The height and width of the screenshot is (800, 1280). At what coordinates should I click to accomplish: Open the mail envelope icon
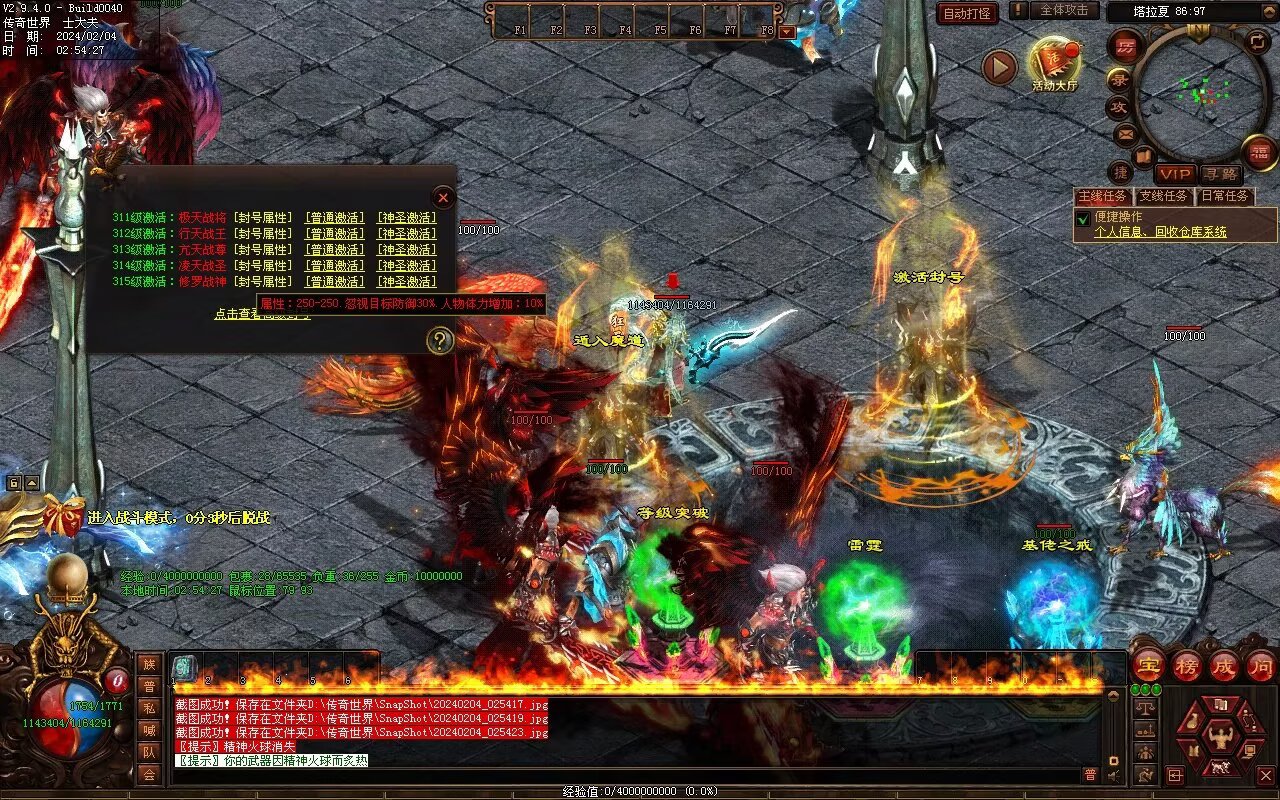tap(1125, 133)
